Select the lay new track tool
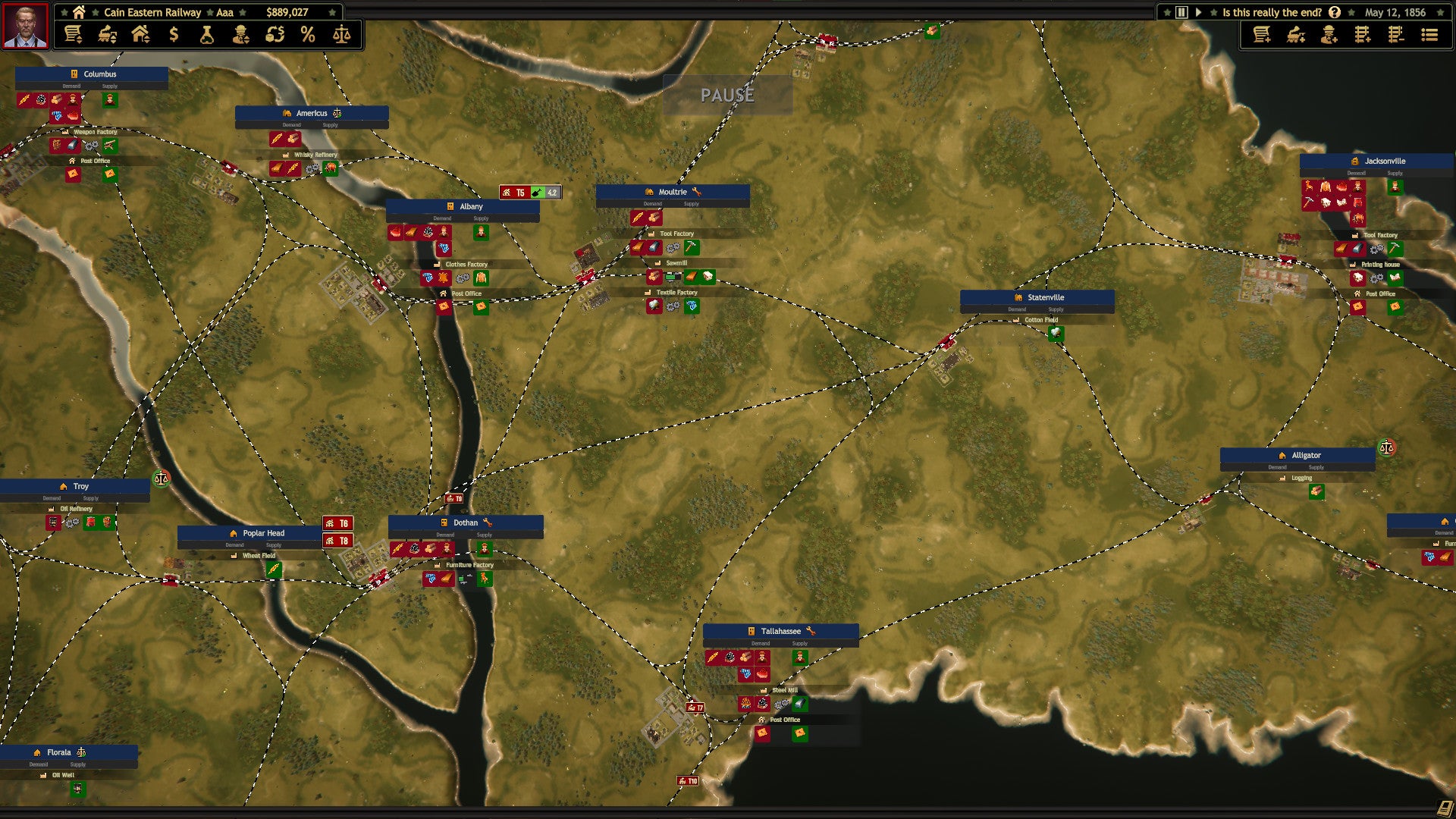The width and height of the screenshot is (1456, 819). pyautogui.click(x=1363, y=36)
